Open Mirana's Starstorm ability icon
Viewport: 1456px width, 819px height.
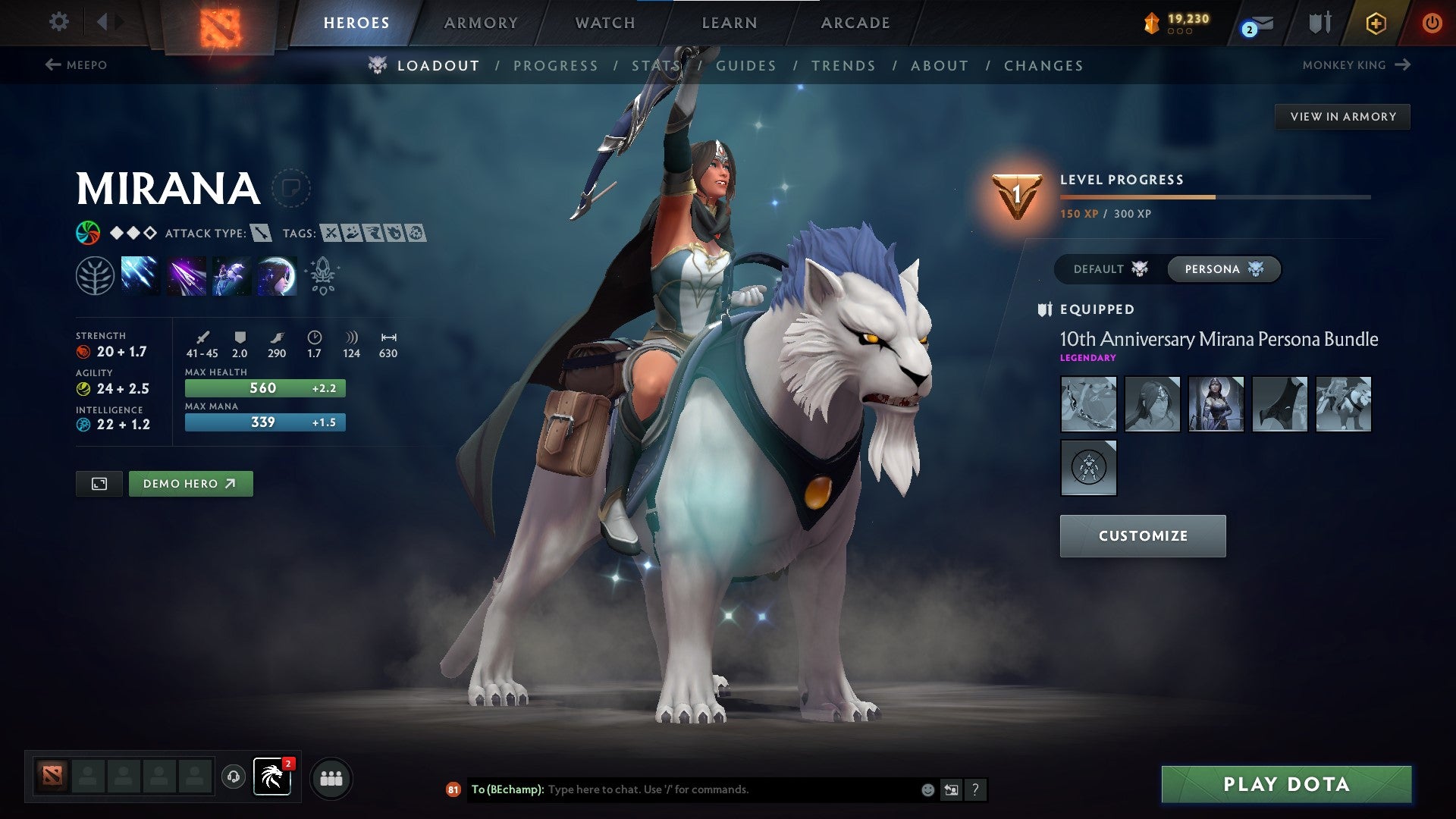pyautogui.click(x=142, y=275)
